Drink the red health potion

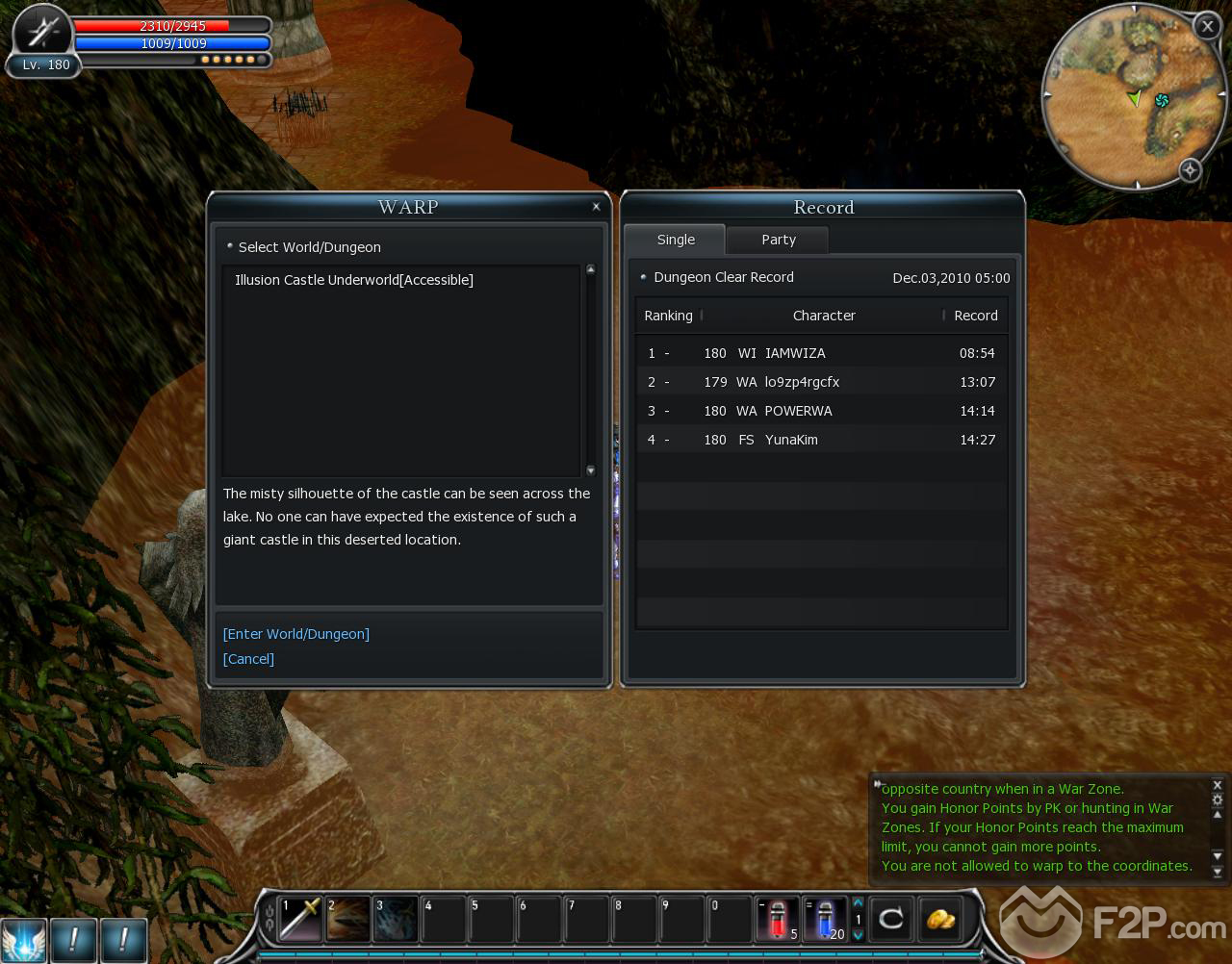(x=778, y=919)
